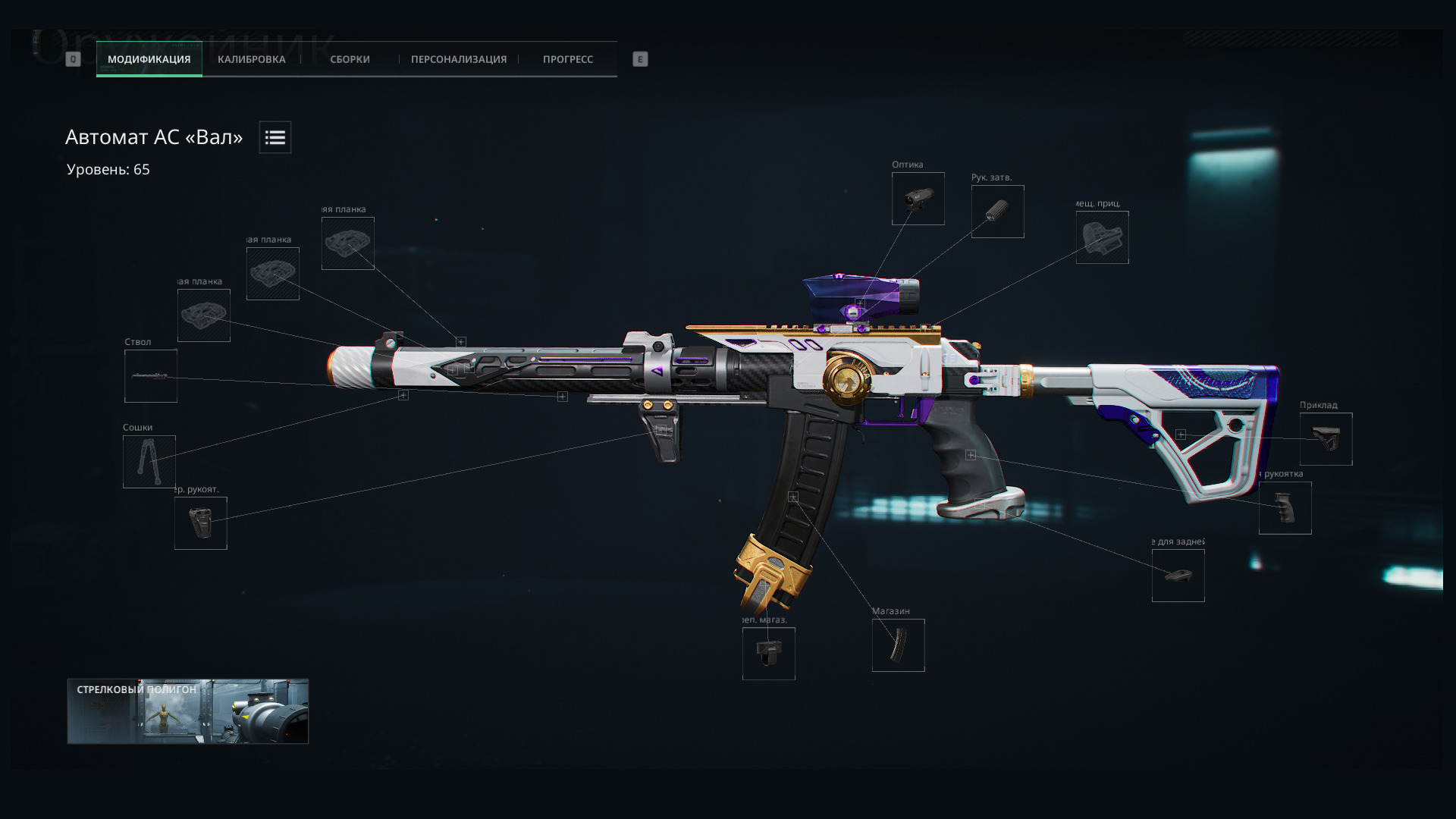Choose the Рук. затв. bolt handle slot
The width and height of the screenshot is (1456, 819).
point(997,212)
